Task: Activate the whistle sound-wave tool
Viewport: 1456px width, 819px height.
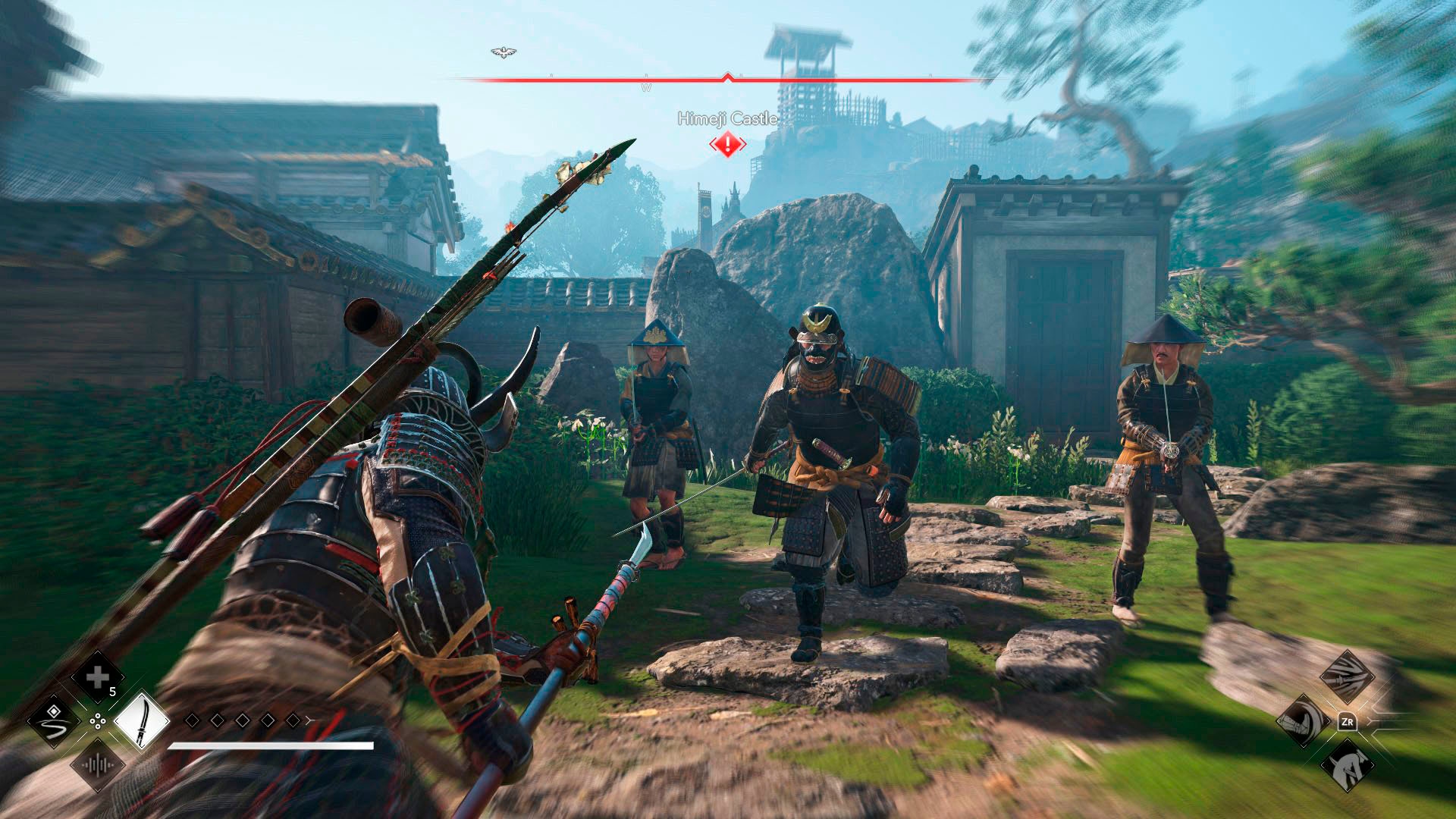Action: (98, 764)
